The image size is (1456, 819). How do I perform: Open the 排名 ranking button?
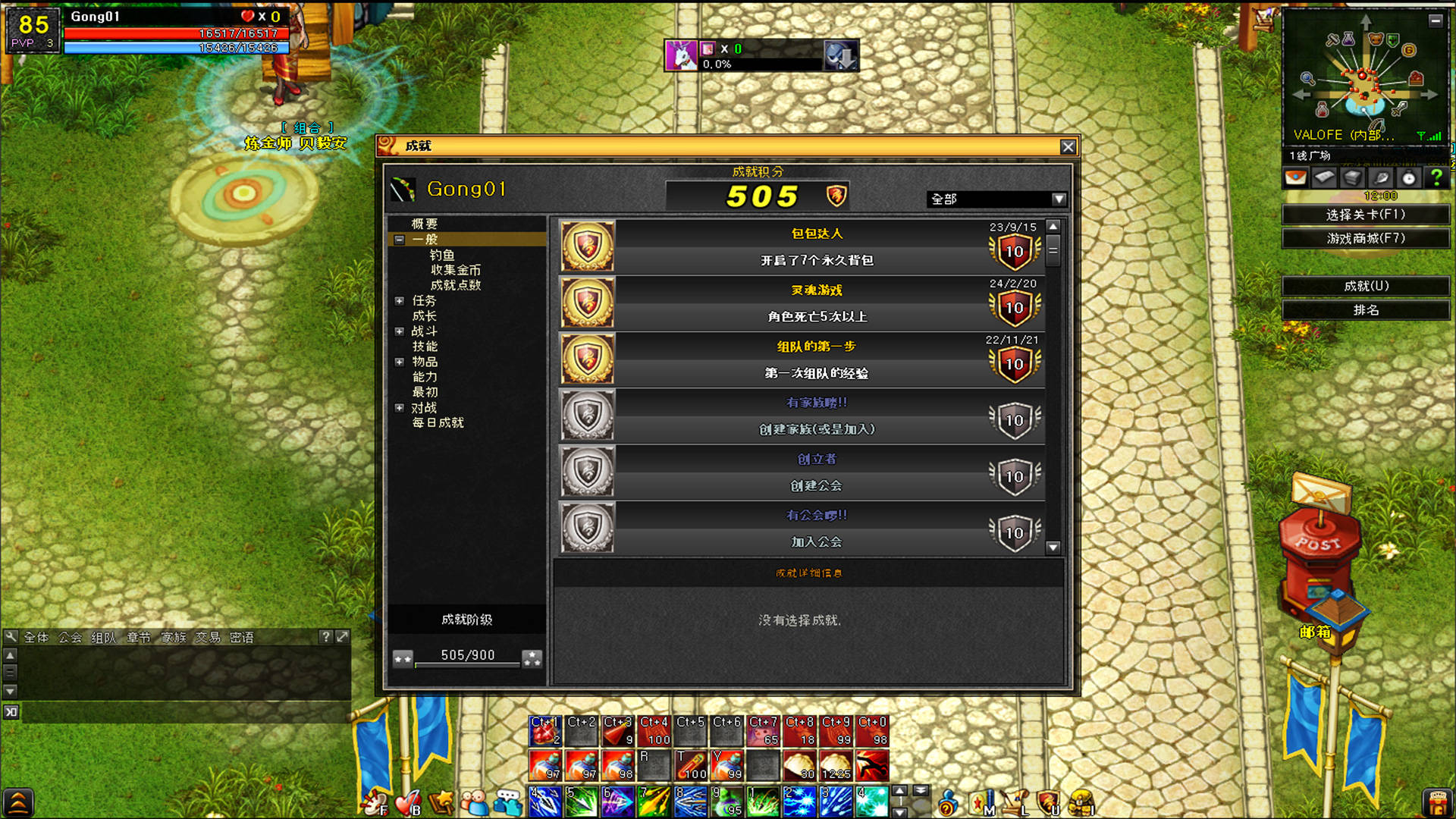pos(1365,309)
